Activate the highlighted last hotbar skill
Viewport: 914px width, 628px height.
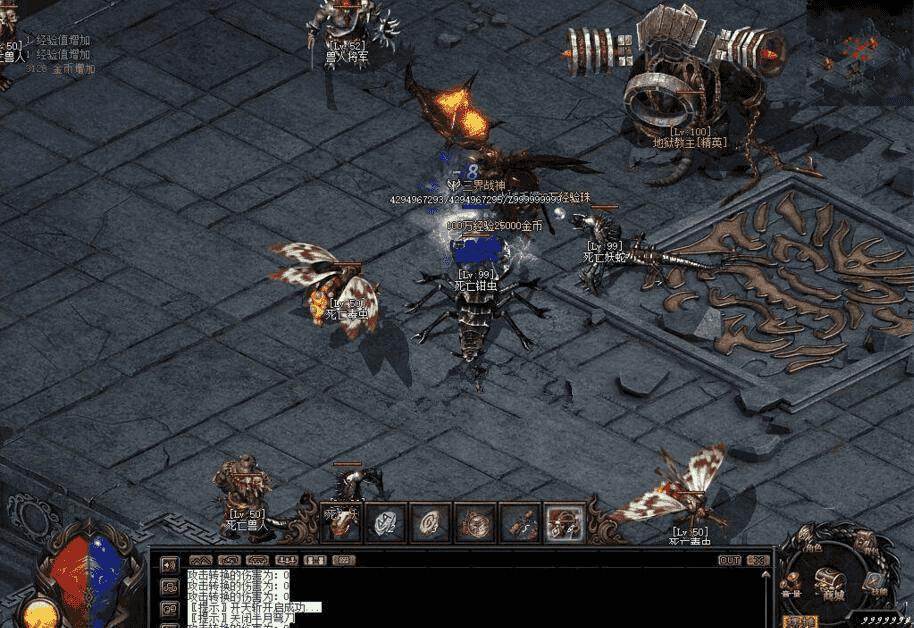pyautogui.click(x=564, y=522)
